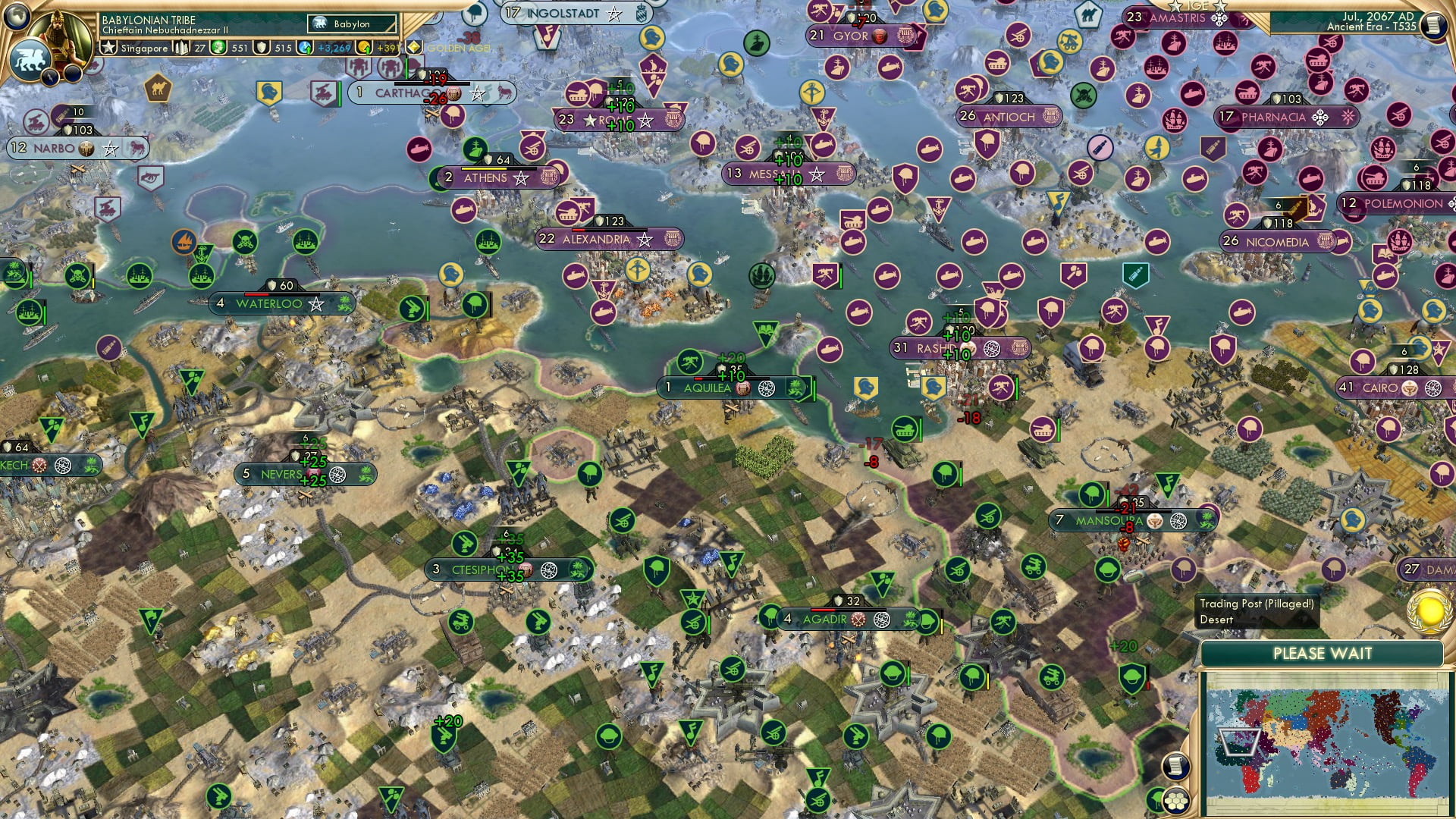Click the viewport rectangle on the minimap

tap(1238, 742)
